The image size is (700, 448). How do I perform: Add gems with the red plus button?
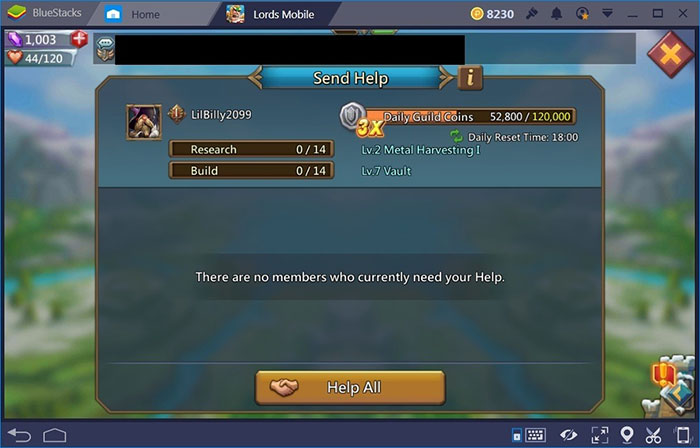click(79, 40)
